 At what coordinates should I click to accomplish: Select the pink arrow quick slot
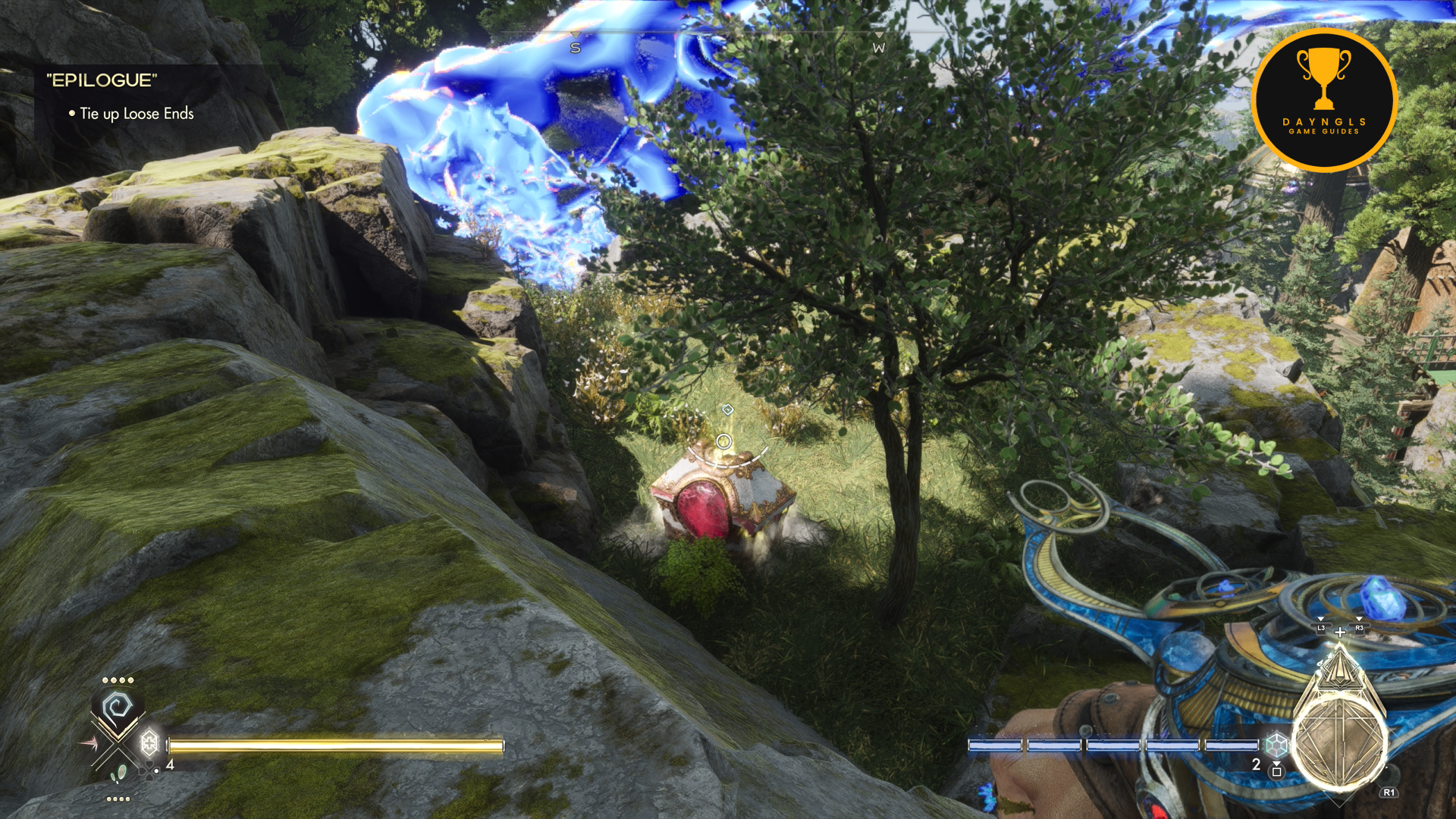(x=89, y=743)
